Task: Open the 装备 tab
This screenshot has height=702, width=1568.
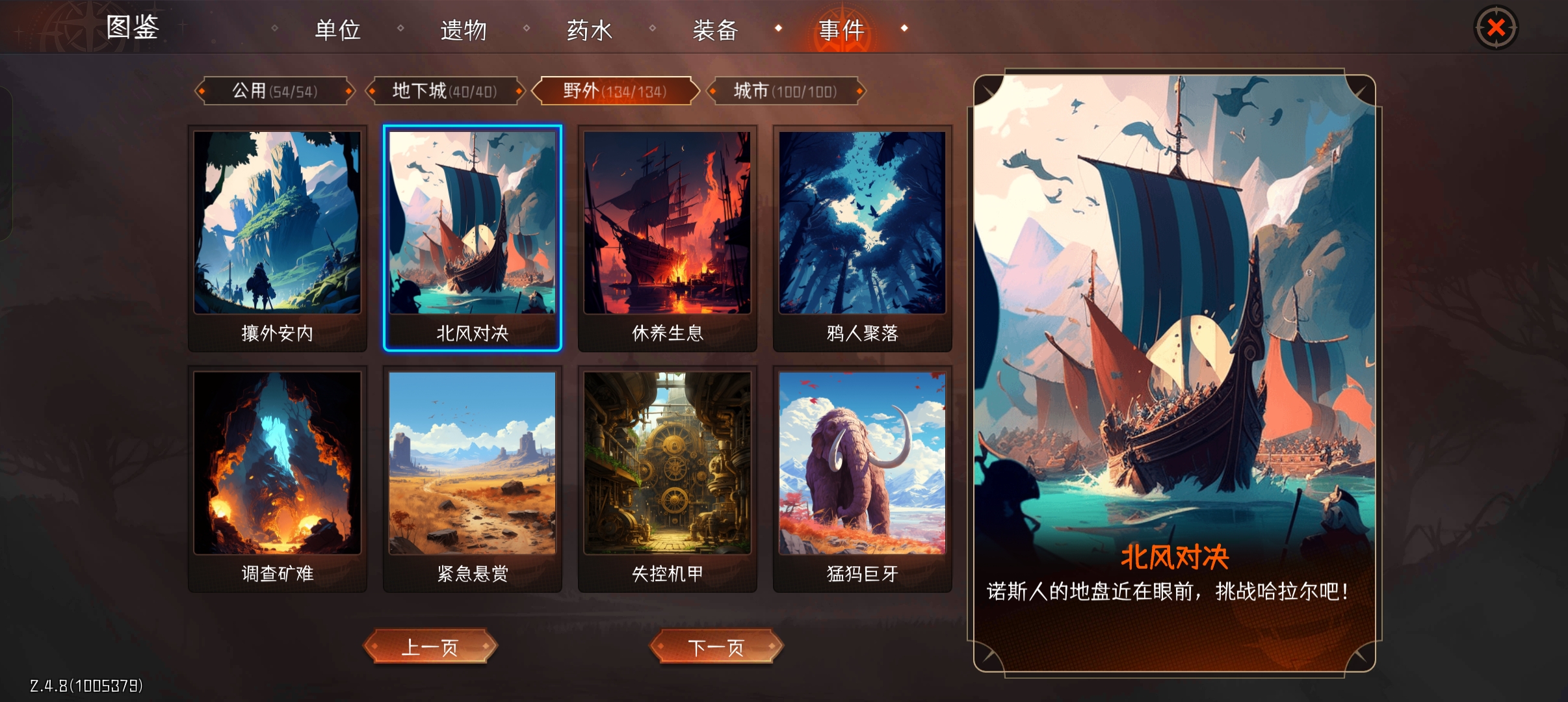Action: click(715, 29)
